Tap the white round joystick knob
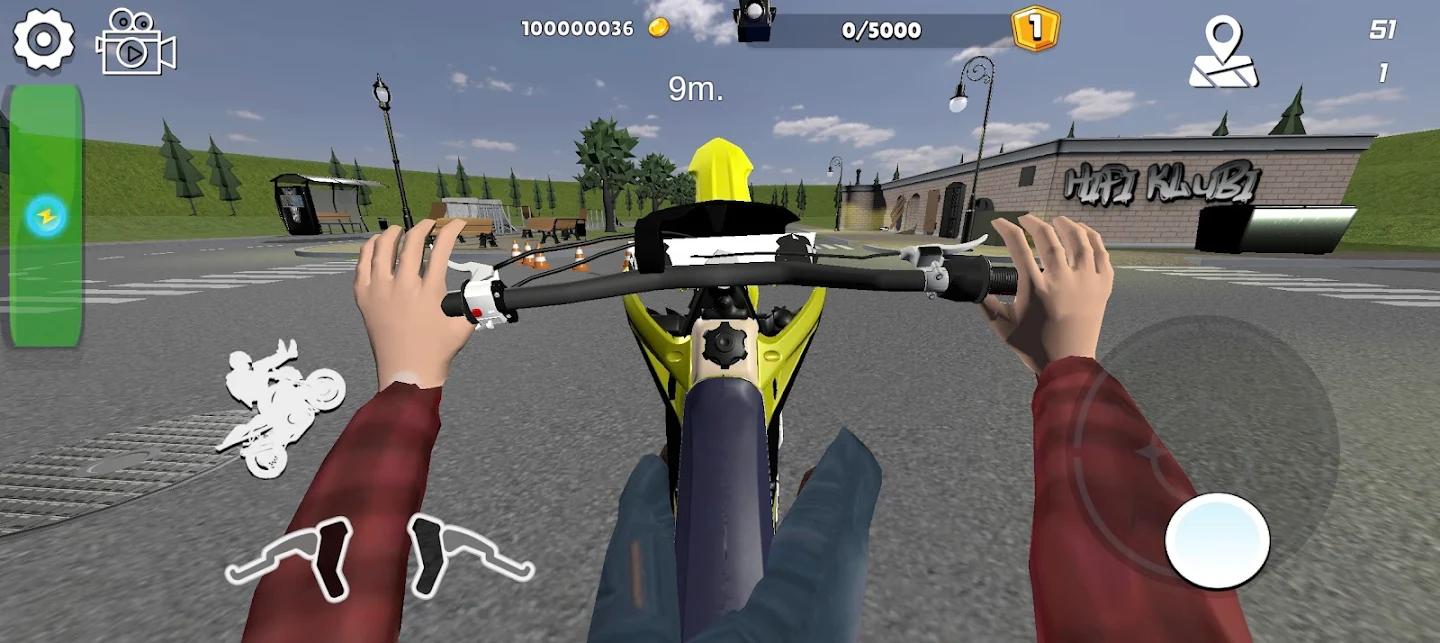 click(1217, 541)
